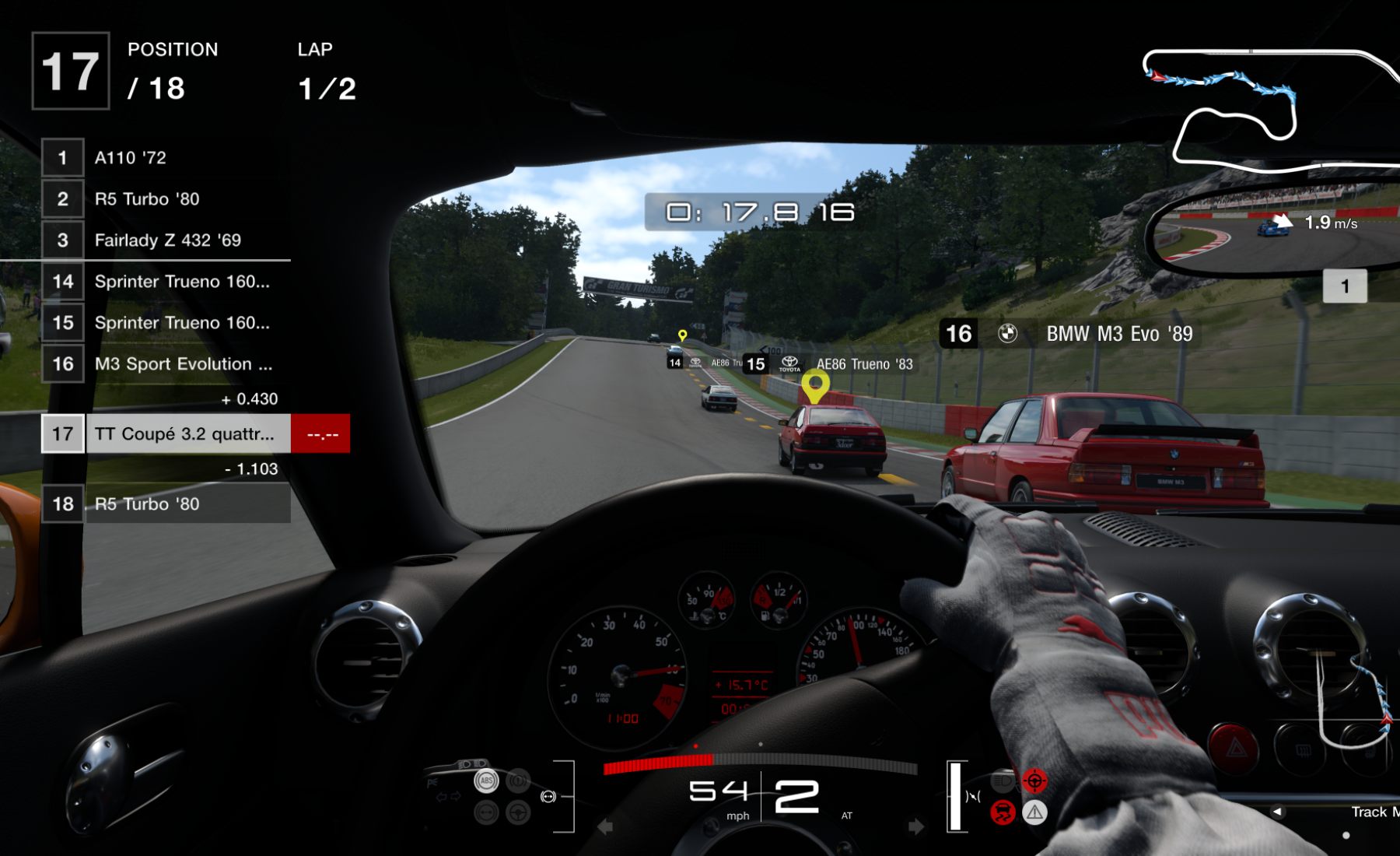Toggle the red traction control target icon
Screen dimensions: 1400x856
click(1034, 781)
